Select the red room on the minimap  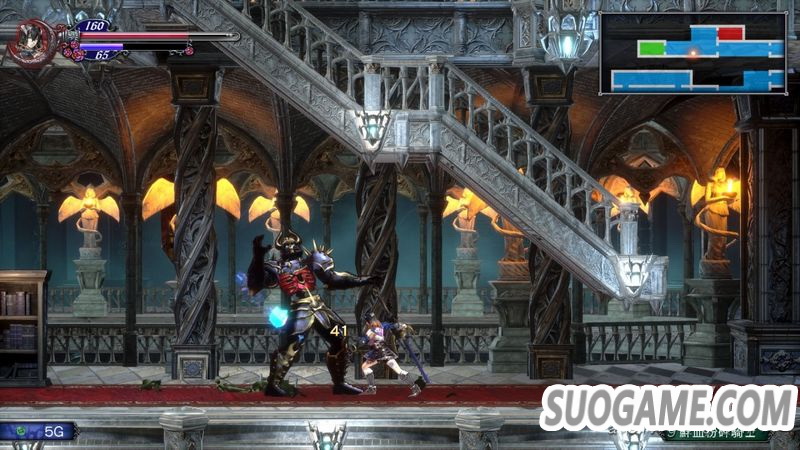730,33
